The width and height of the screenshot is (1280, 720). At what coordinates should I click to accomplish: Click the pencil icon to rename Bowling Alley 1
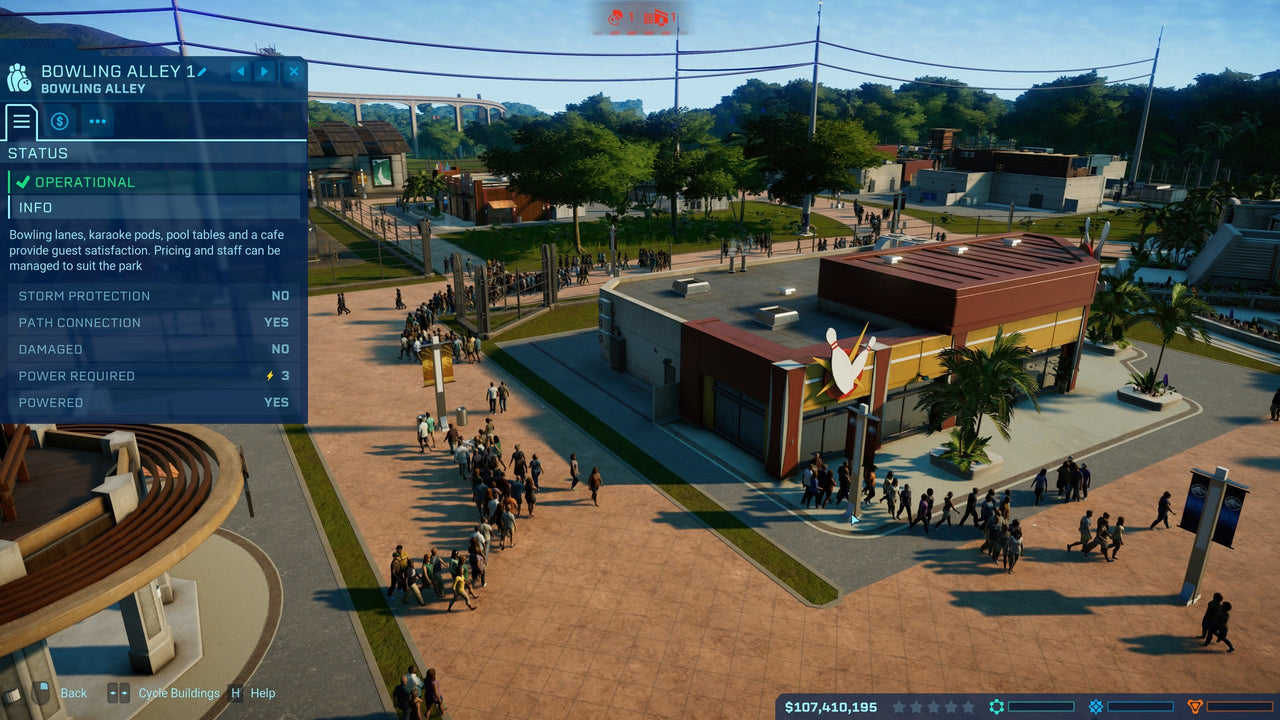[203, 71]
